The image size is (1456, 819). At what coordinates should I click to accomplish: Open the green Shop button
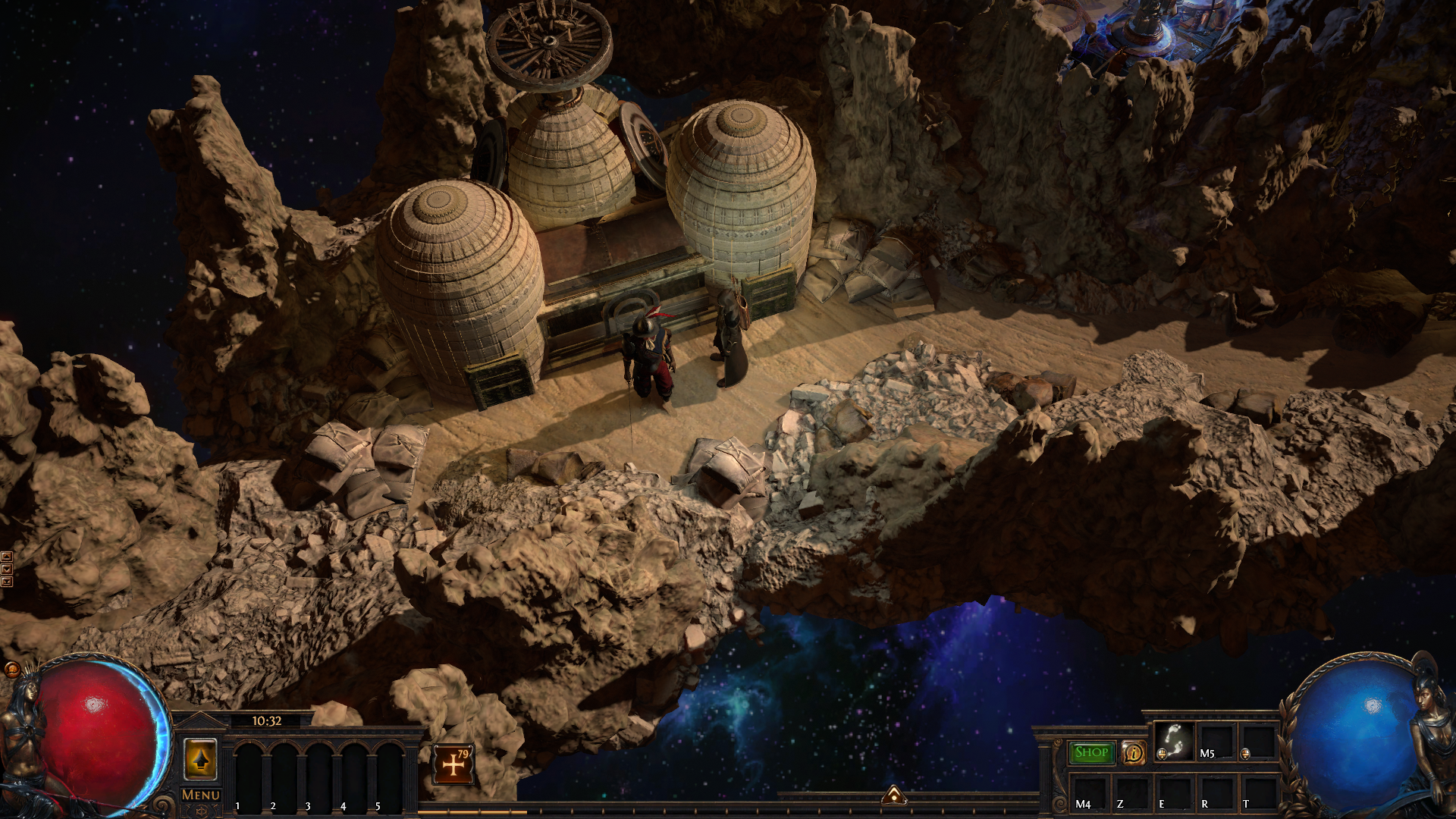[x=1091, y=752]
